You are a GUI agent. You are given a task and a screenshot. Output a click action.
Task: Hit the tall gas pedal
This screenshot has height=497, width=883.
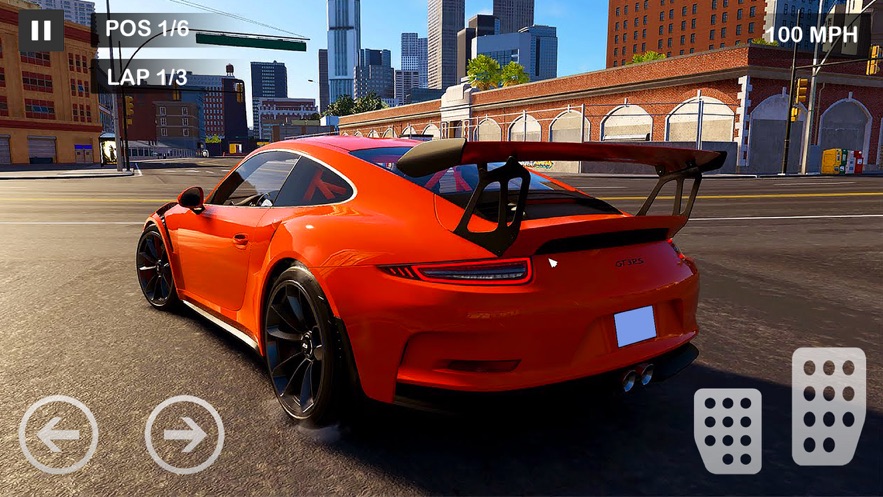pyautogui.click(x=828, y=406)
